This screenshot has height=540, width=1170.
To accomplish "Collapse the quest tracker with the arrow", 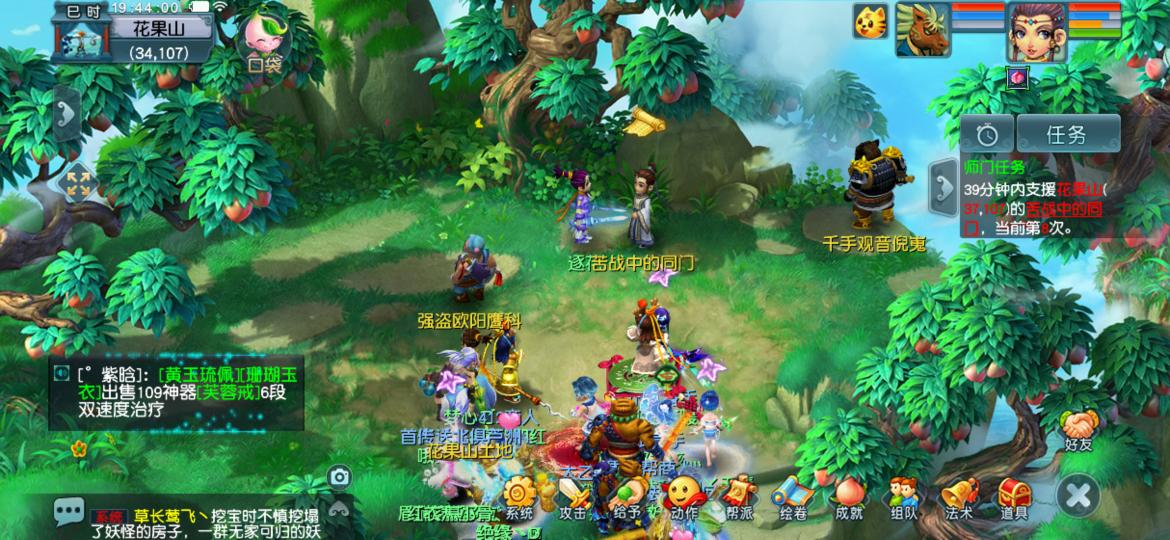I will point(943,181).
